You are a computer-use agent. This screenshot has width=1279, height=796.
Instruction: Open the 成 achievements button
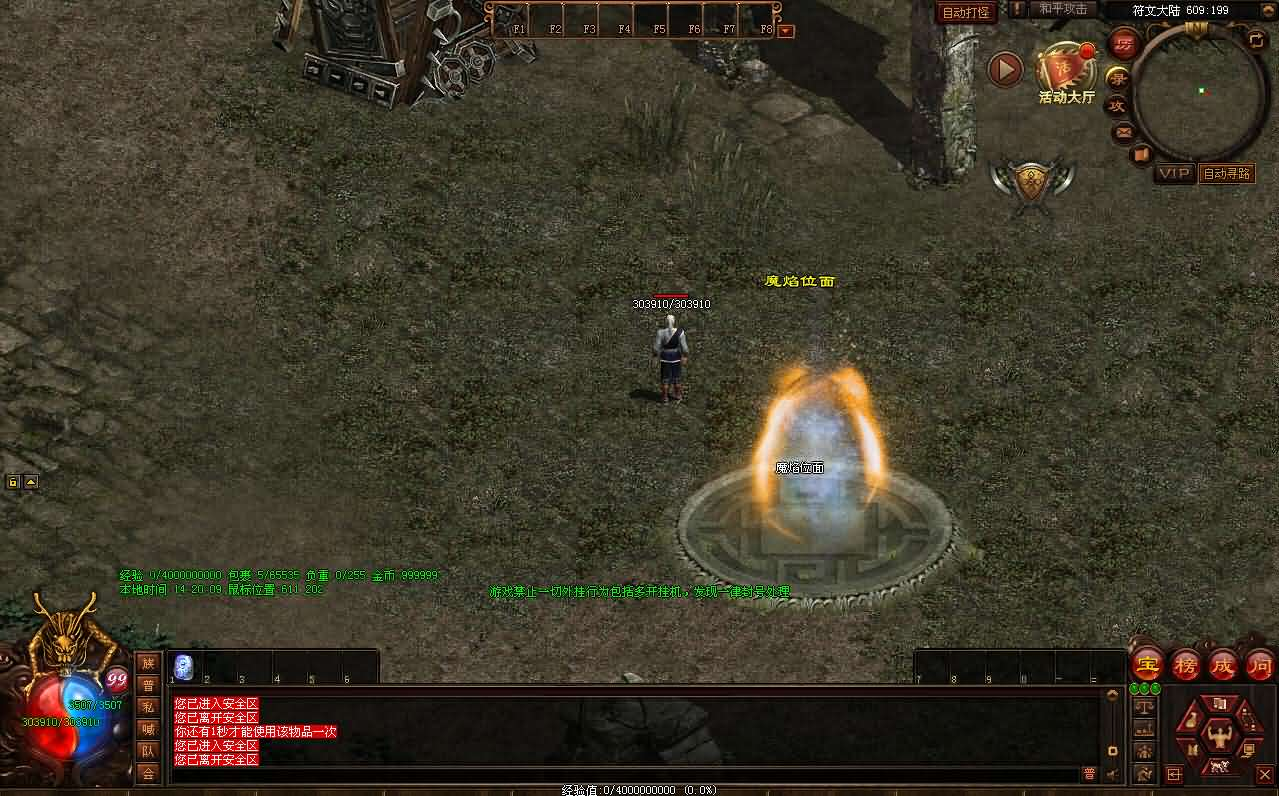pyautogui.click(x=1223, y=664)
